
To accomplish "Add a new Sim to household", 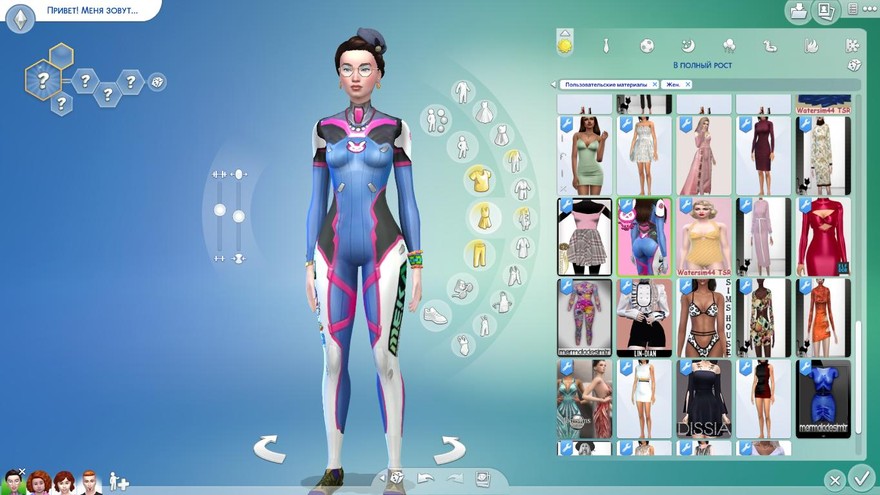I will point(118,482).
